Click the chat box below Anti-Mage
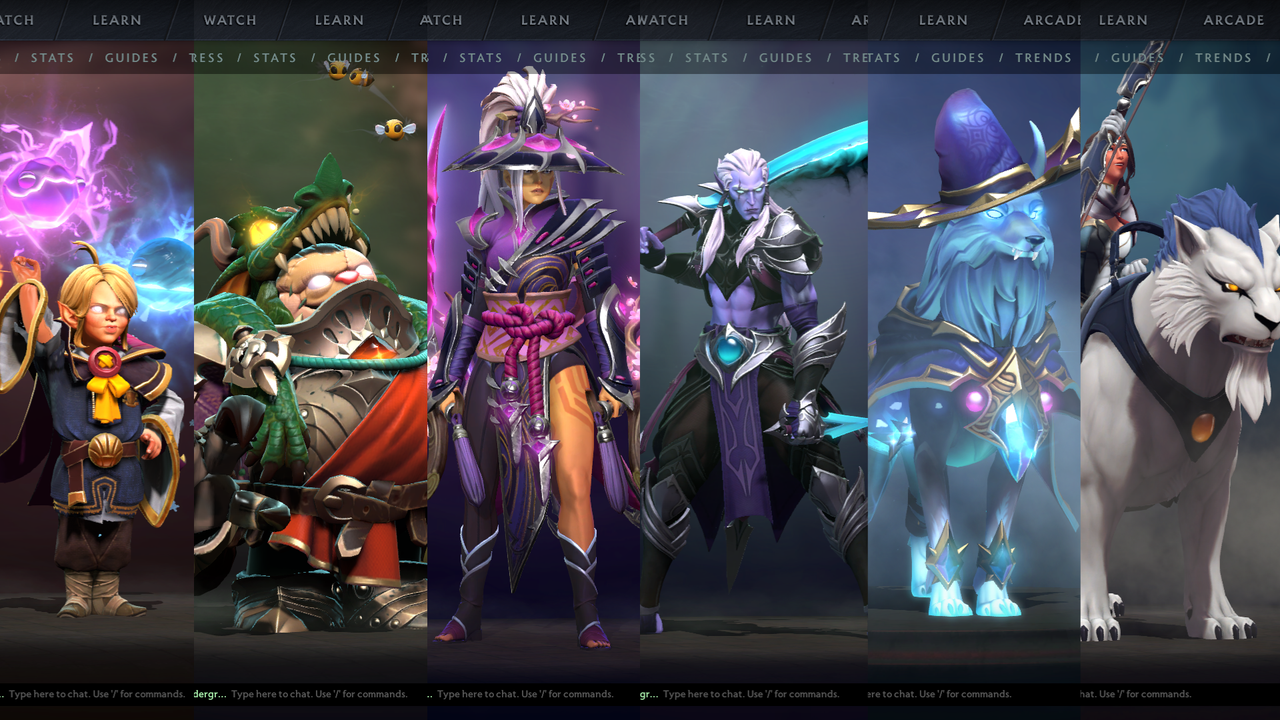Image resolution: width=1280 pixels, height=720 pixels. coord(750,693)
